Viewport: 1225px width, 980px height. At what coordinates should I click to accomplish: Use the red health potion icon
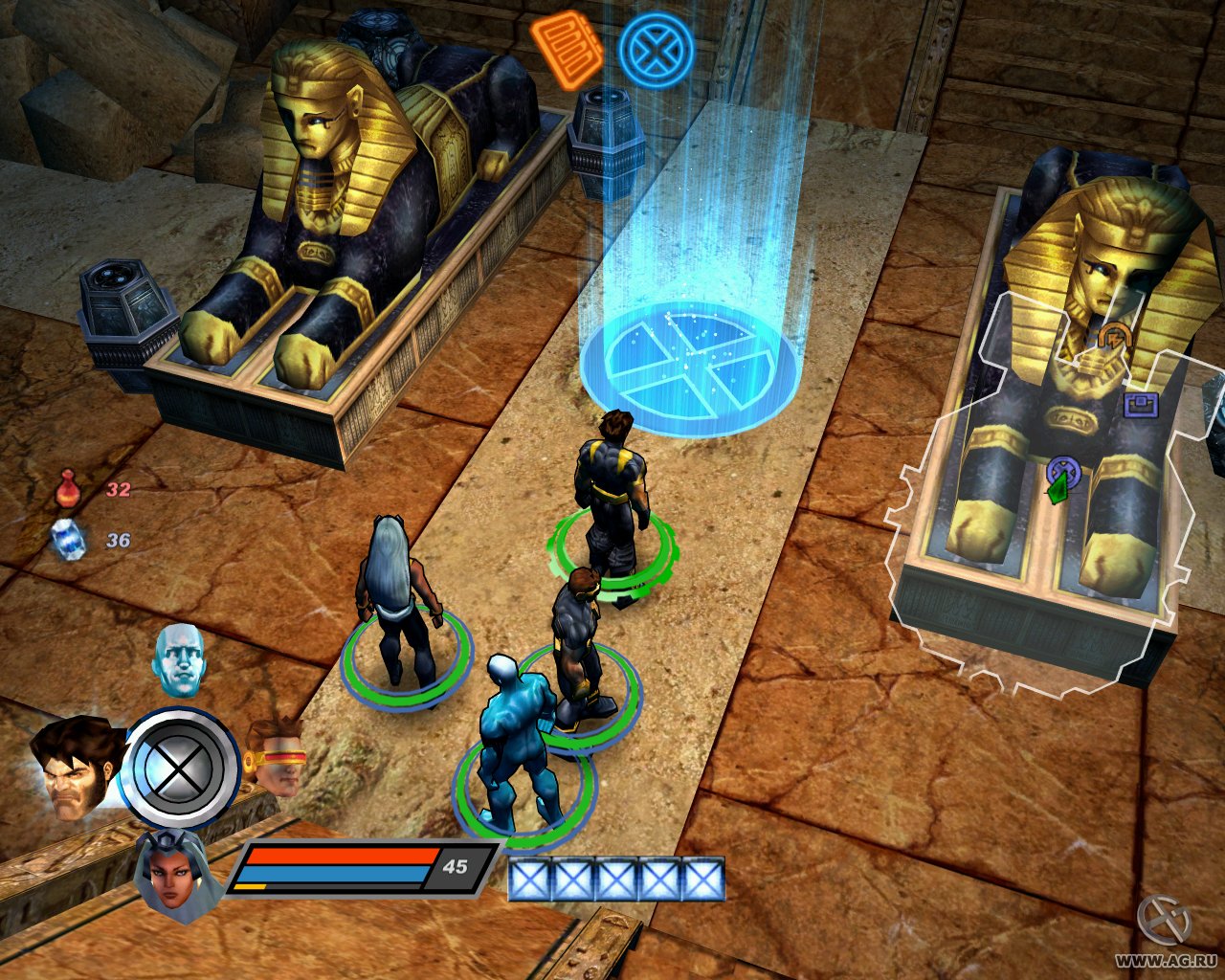coord(67,488)
